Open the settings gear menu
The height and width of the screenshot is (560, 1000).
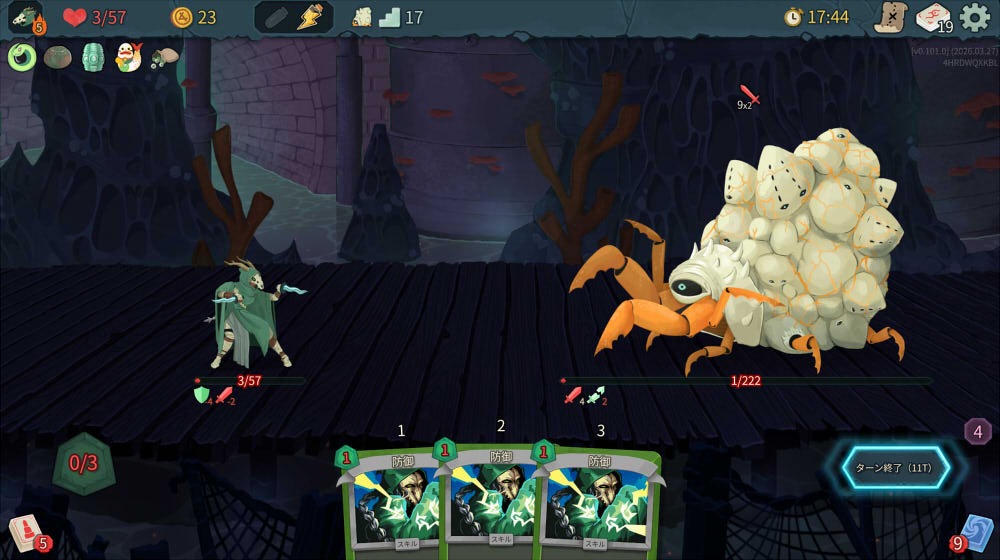[x=975, y=17]
